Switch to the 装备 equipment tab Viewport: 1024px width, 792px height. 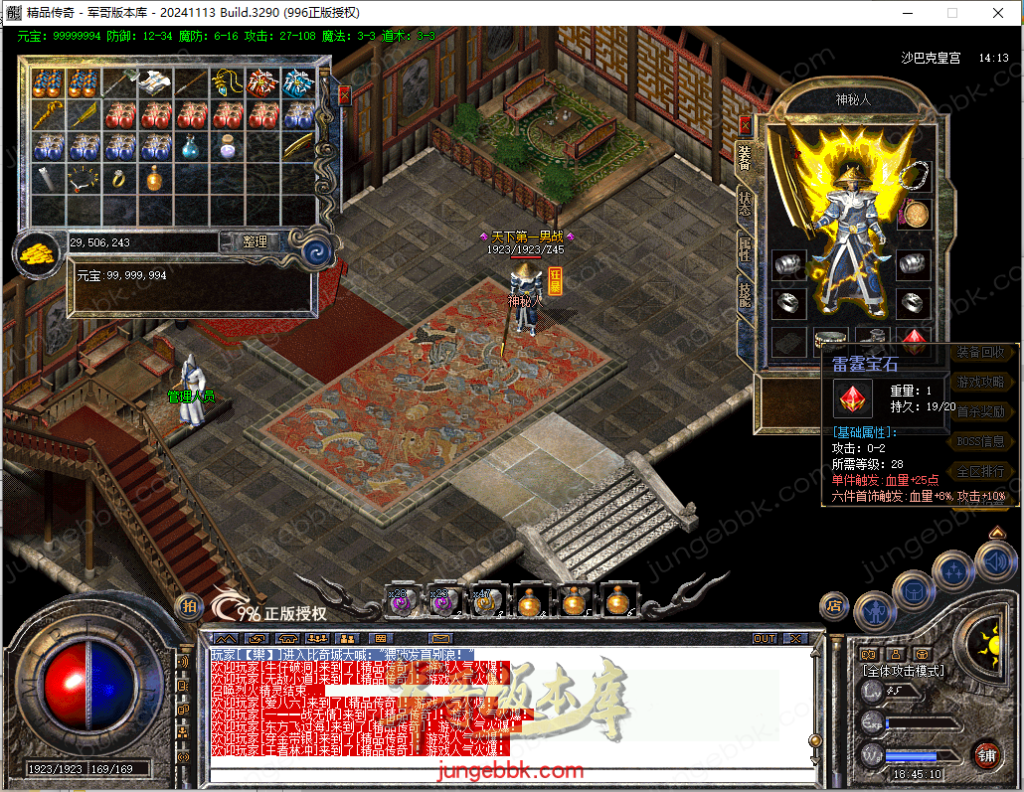point(744,156)
